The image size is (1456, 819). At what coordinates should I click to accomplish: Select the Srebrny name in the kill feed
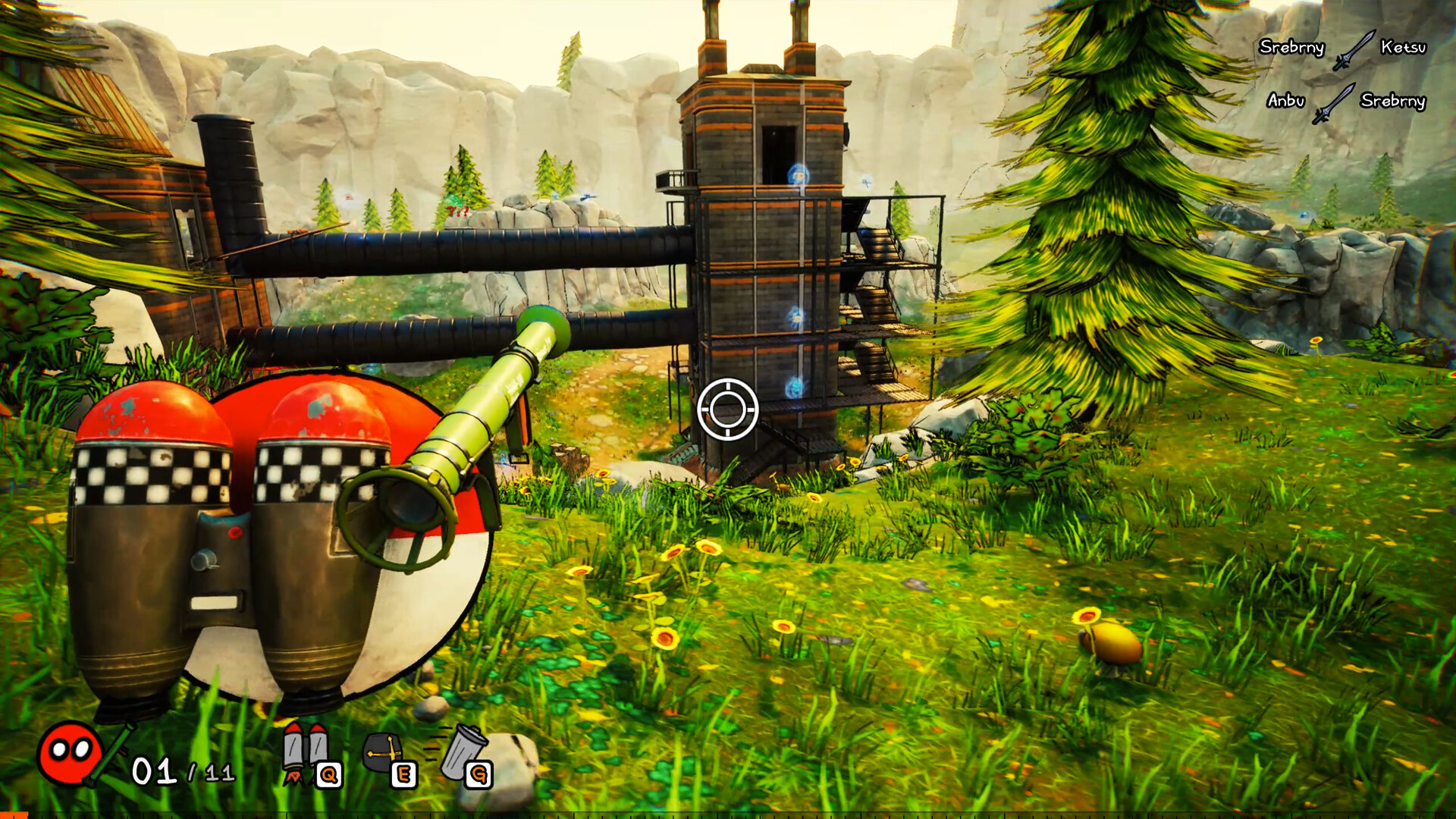coord(1291,48)
